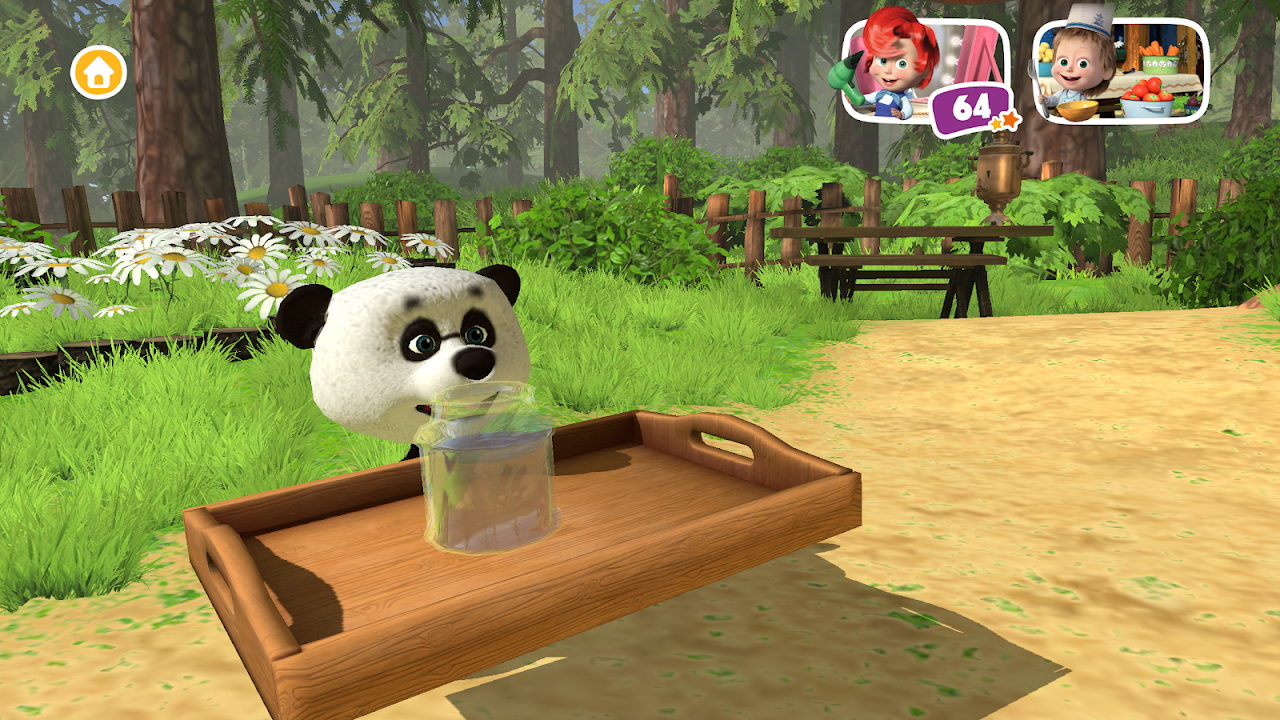Open the hair salon game thumbnail
Image resolution: width=1280 pixels, height=720 pixels.
tap(922, 70)
